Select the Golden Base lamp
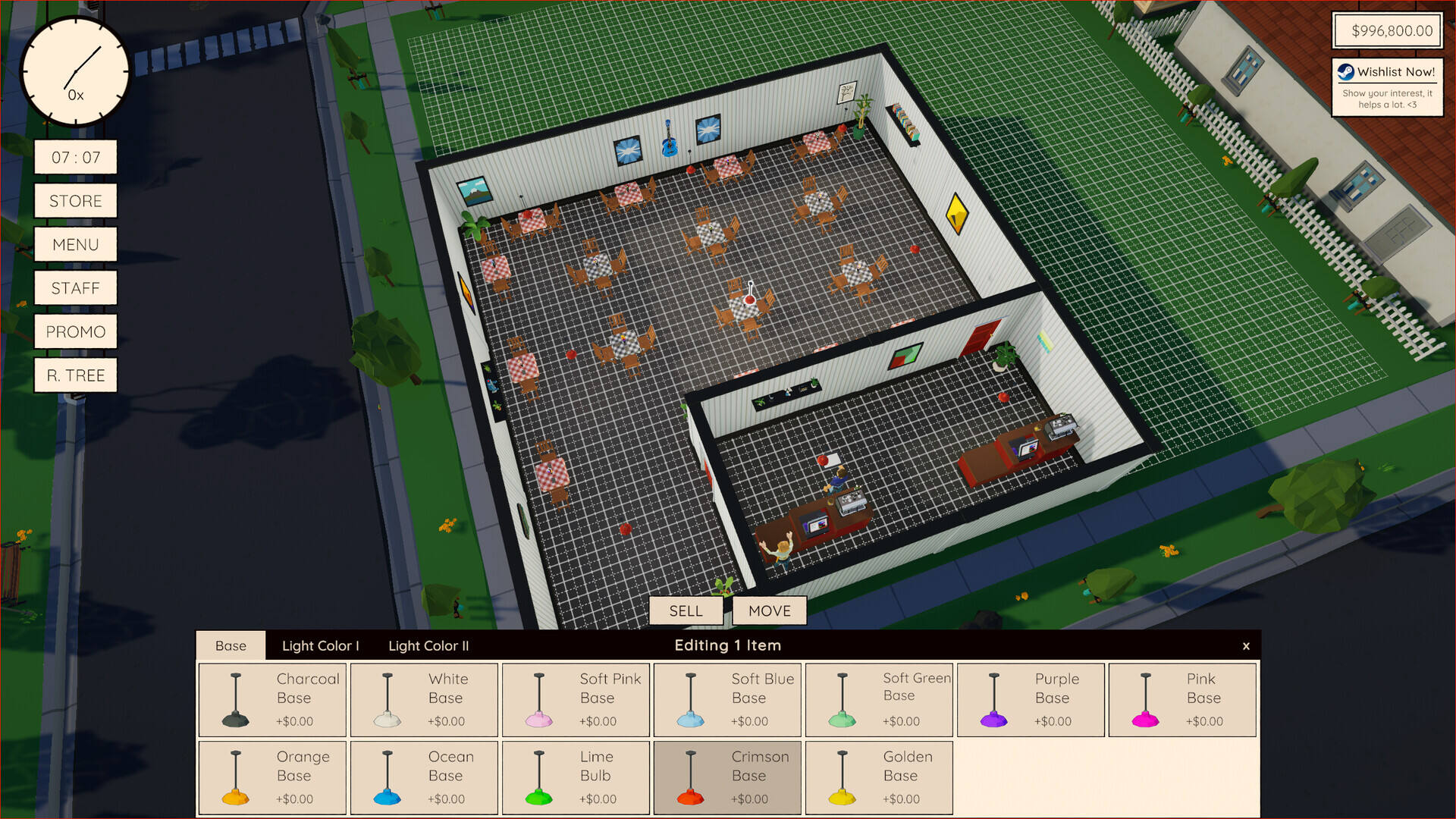 point(879,777)
